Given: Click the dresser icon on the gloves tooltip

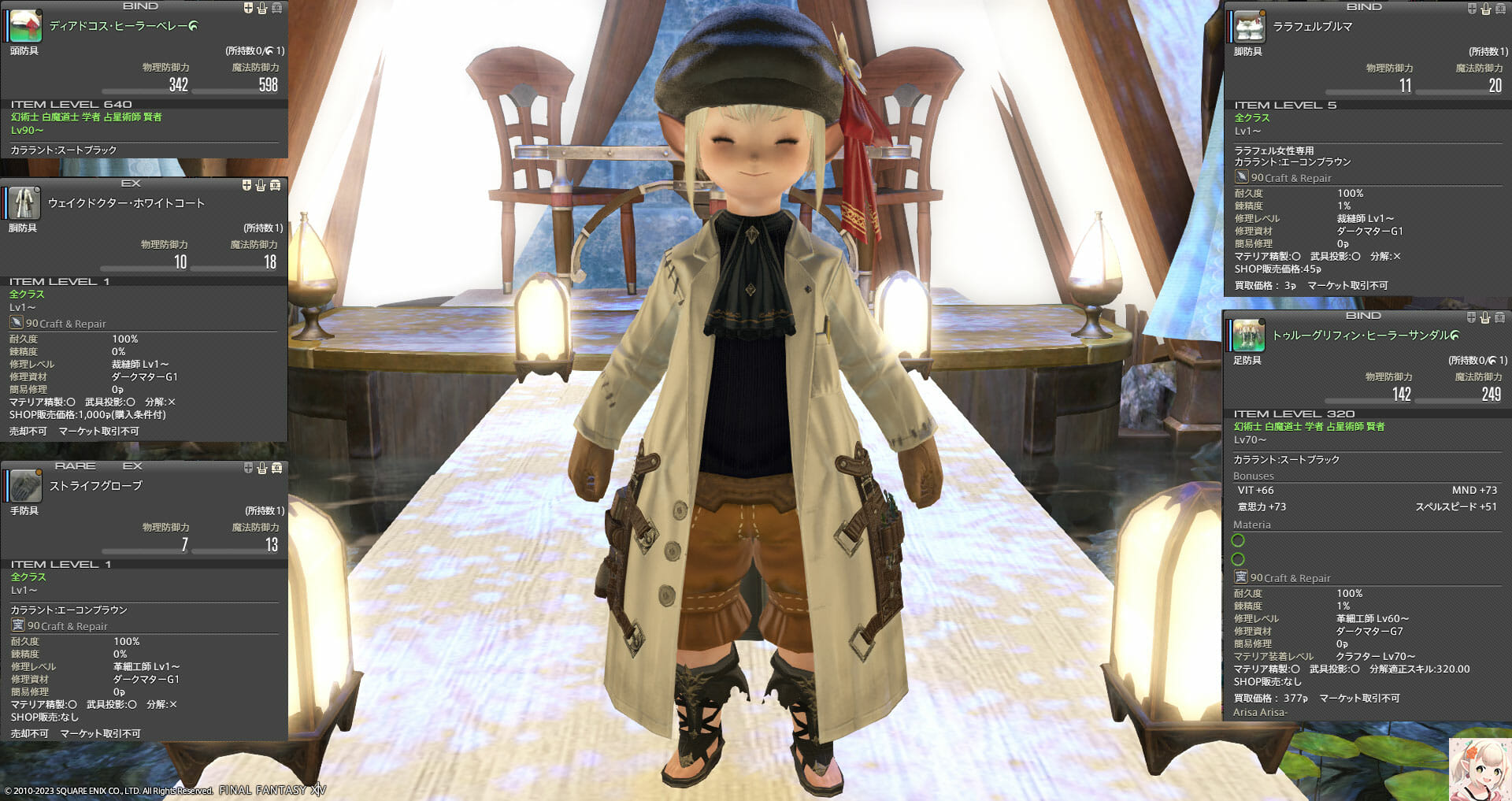Looking at the screenshot, I should [276, 466].
